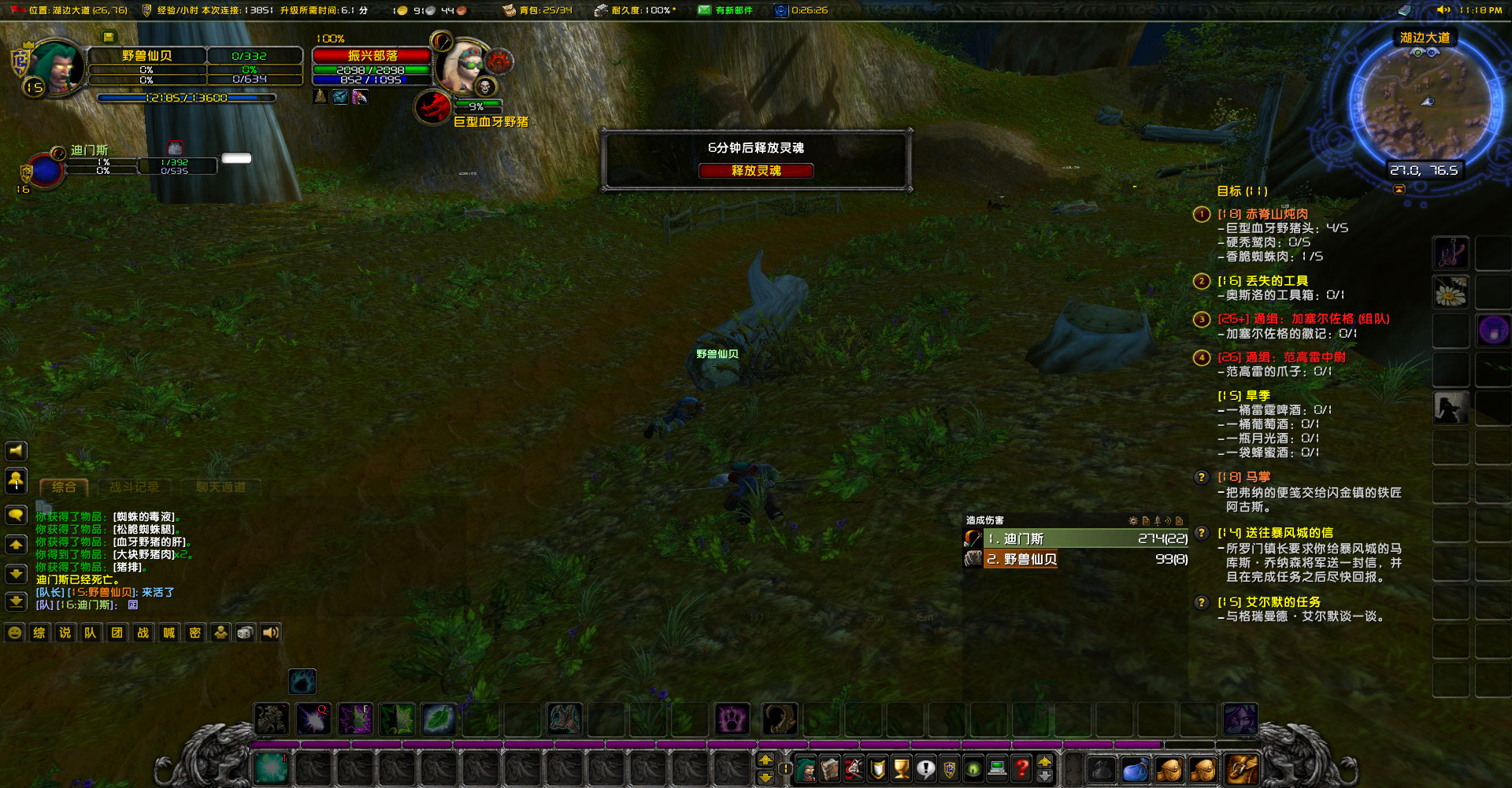Open the LFG green eye icon
1512x788 pixels.
tap(973, 768)
